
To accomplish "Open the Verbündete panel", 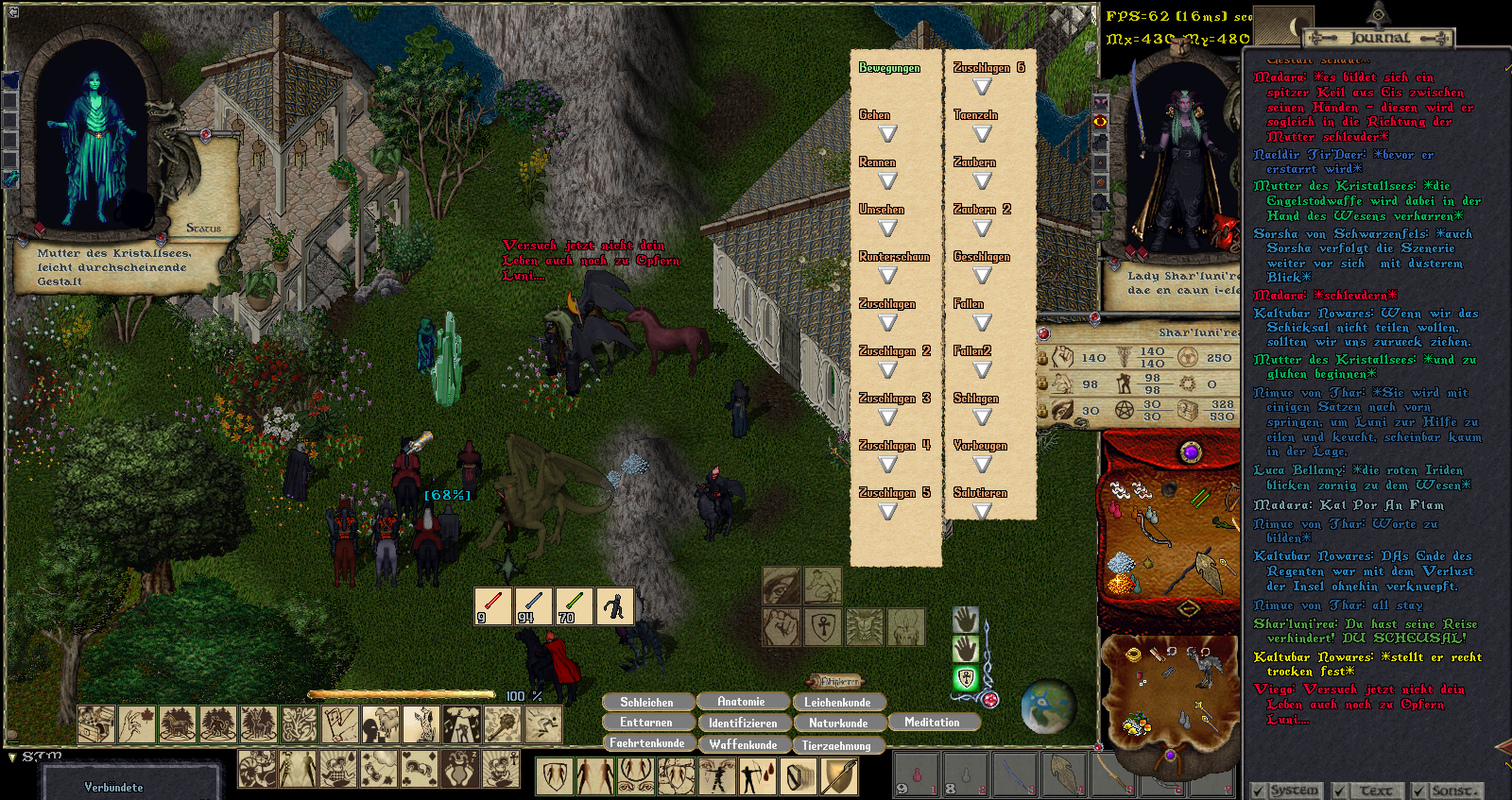I will 114,787.
